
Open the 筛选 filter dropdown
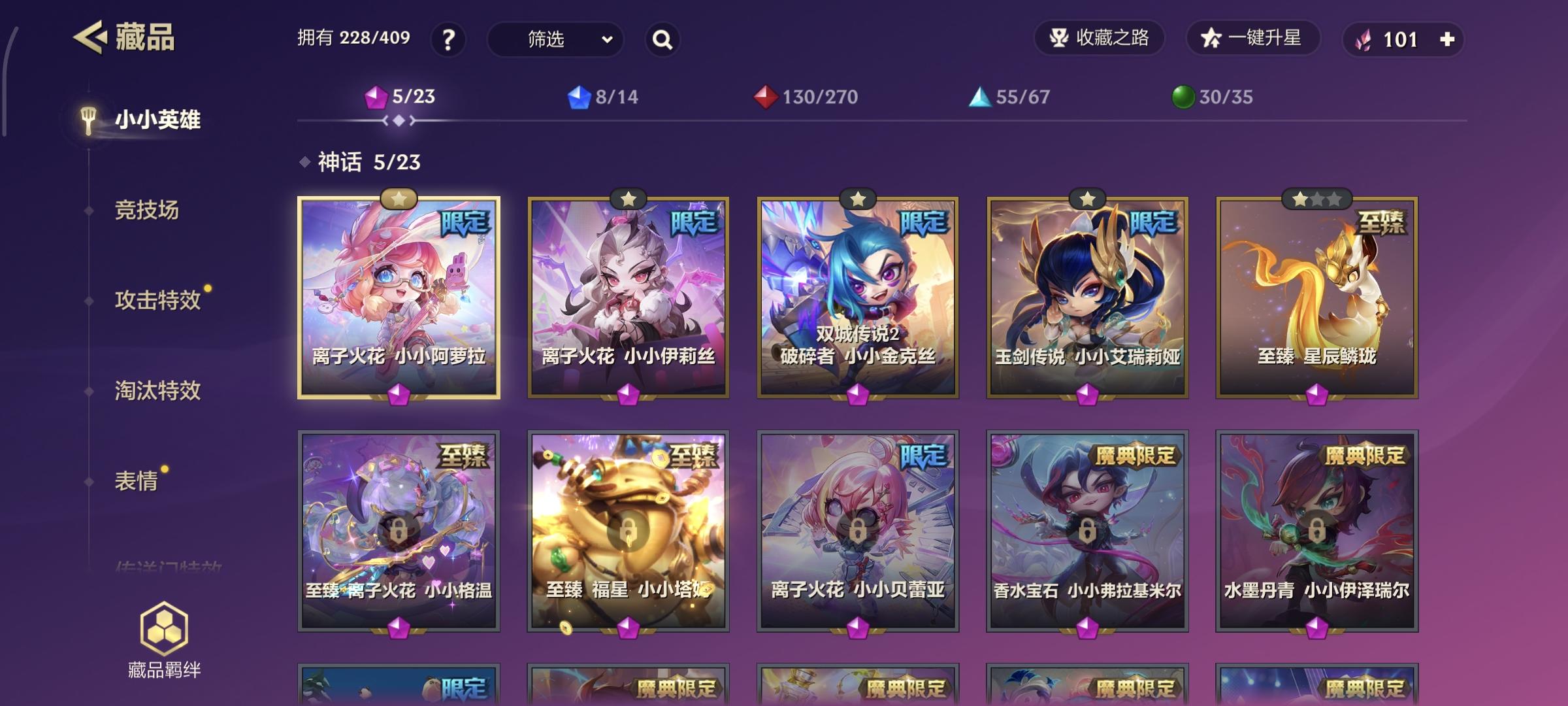(554, 40)
